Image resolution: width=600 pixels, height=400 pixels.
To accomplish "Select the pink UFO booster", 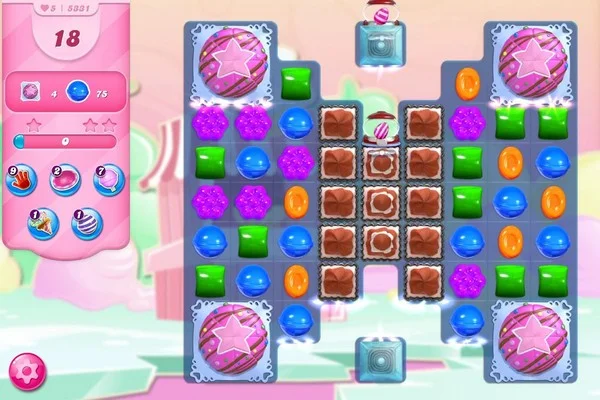I will [x=64, y=180].
